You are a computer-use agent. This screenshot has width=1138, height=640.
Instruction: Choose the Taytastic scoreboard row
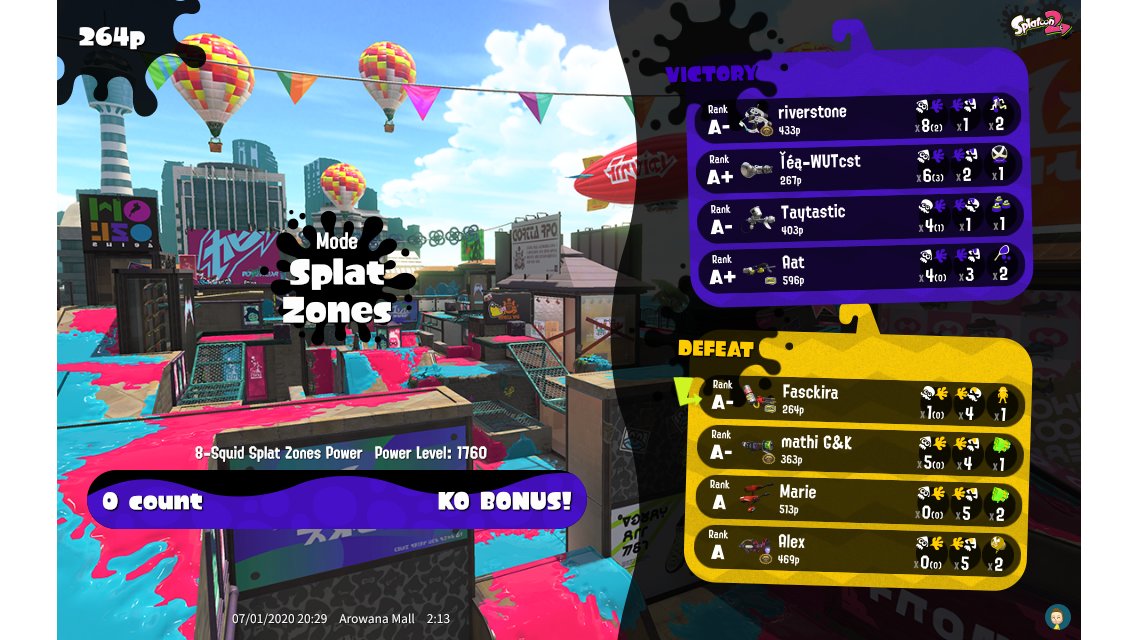(860, 219)
